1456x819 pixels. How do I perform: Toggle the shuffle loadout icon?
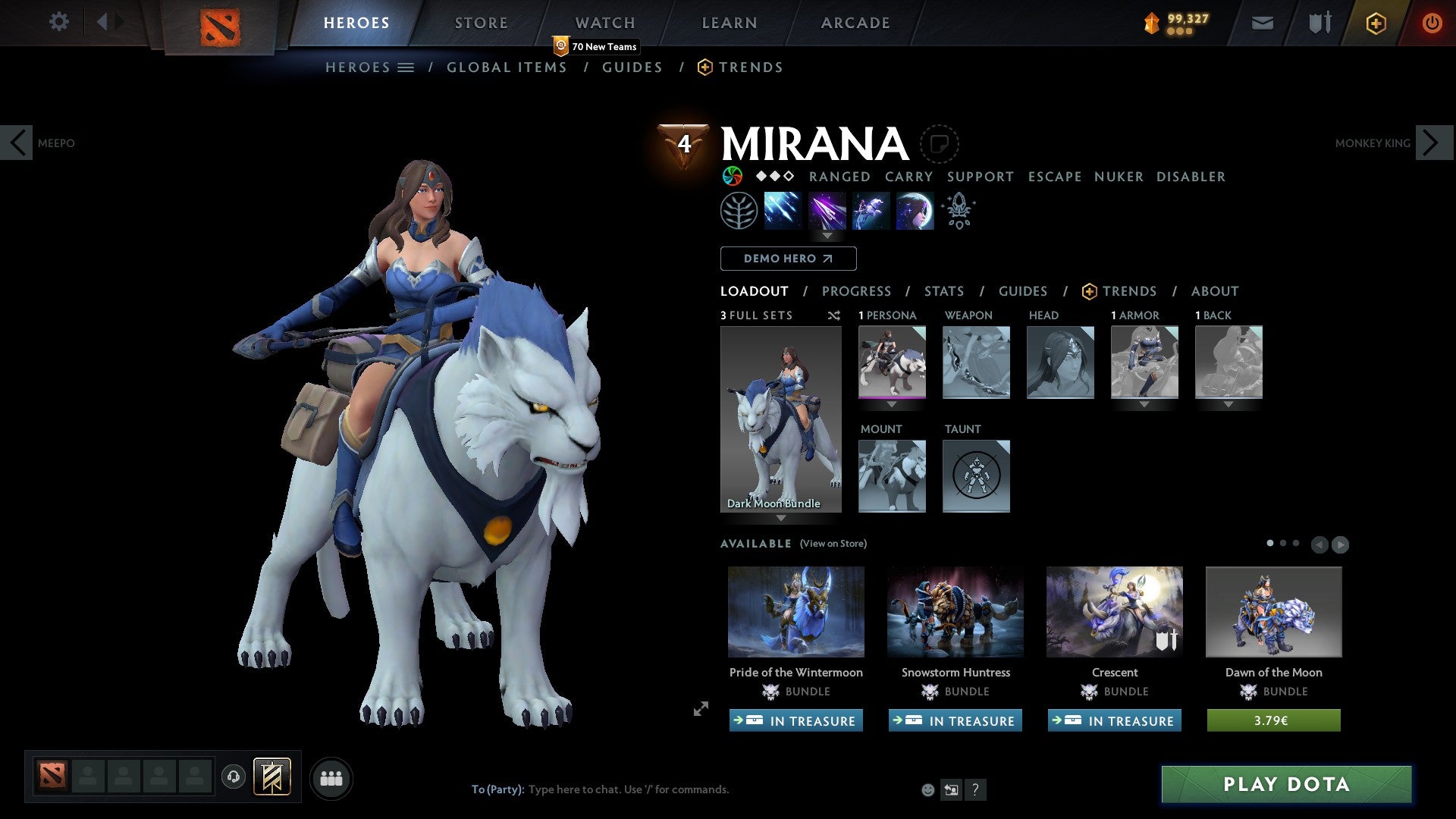(833, 315)
